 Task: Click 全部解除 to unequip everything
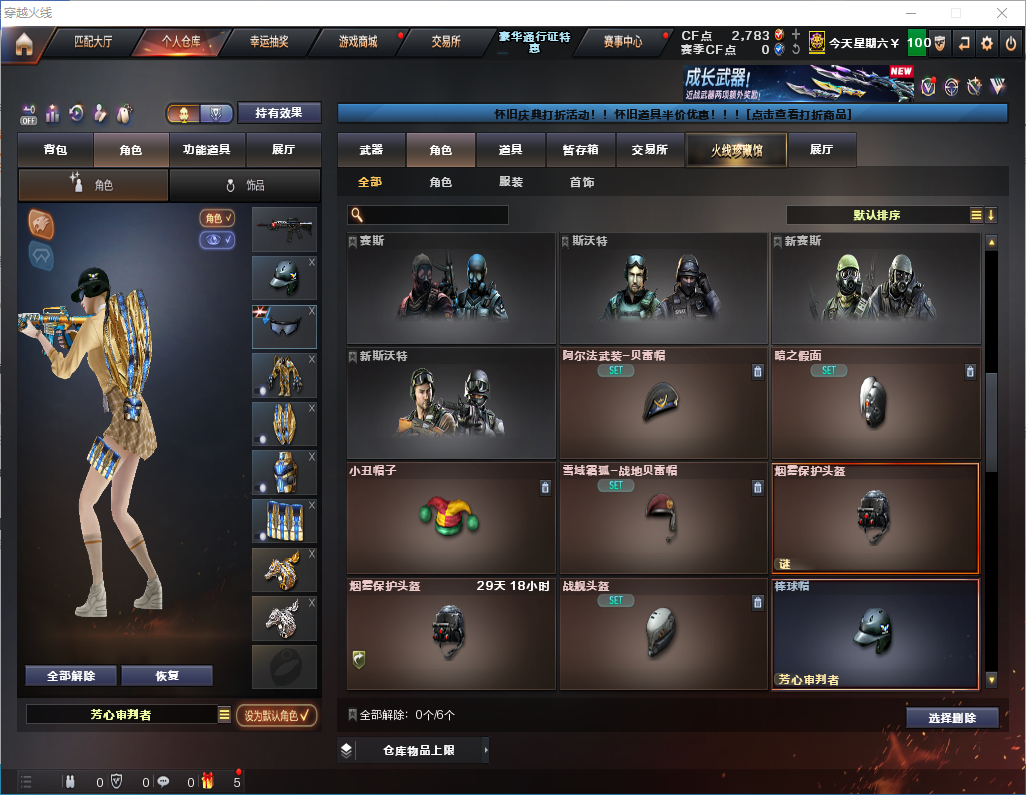(71, 676)
